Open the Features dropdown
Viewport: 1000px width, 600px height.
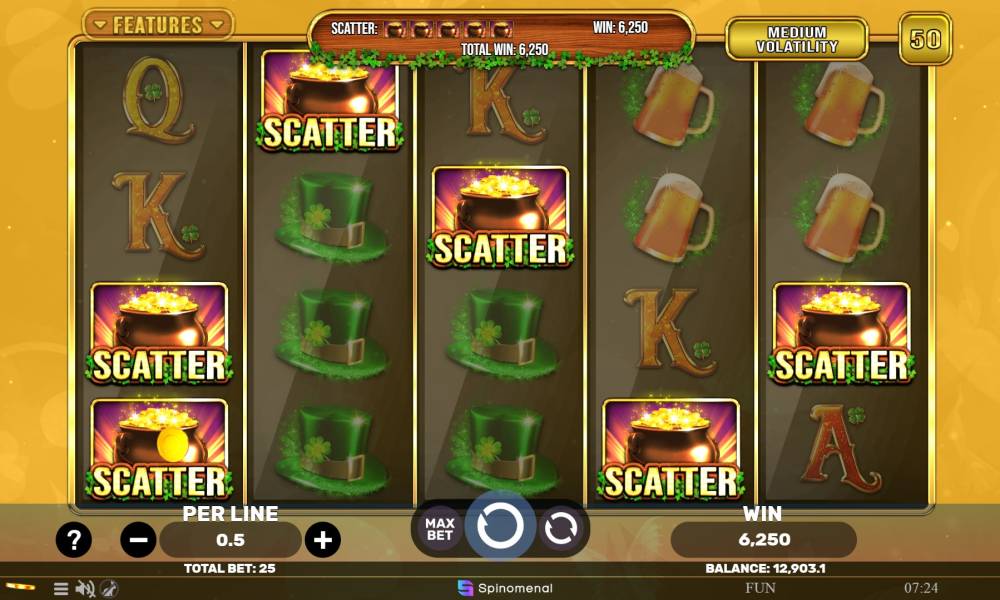click(158, 24)
